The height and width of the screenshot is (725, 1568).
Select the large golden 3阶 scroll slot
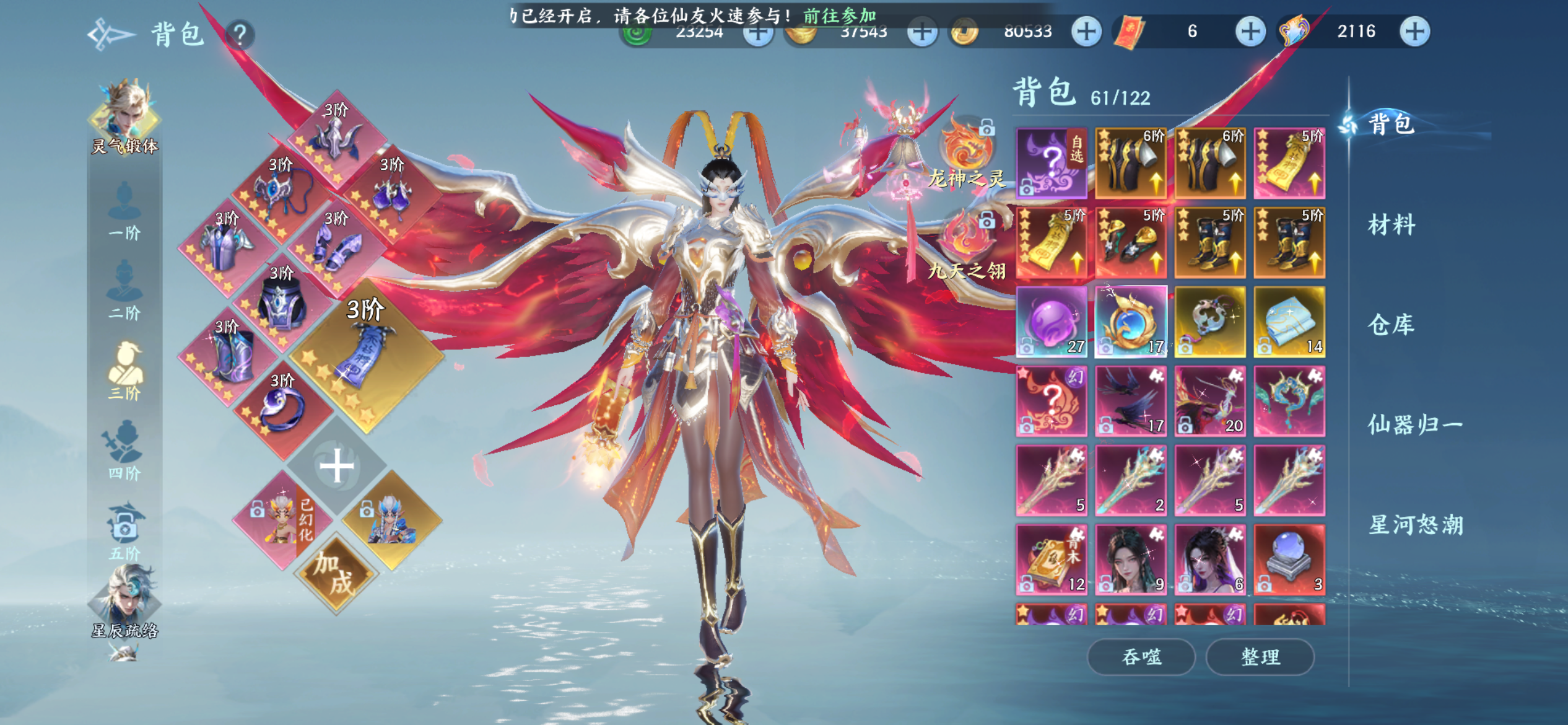click(x=365, y=358)
